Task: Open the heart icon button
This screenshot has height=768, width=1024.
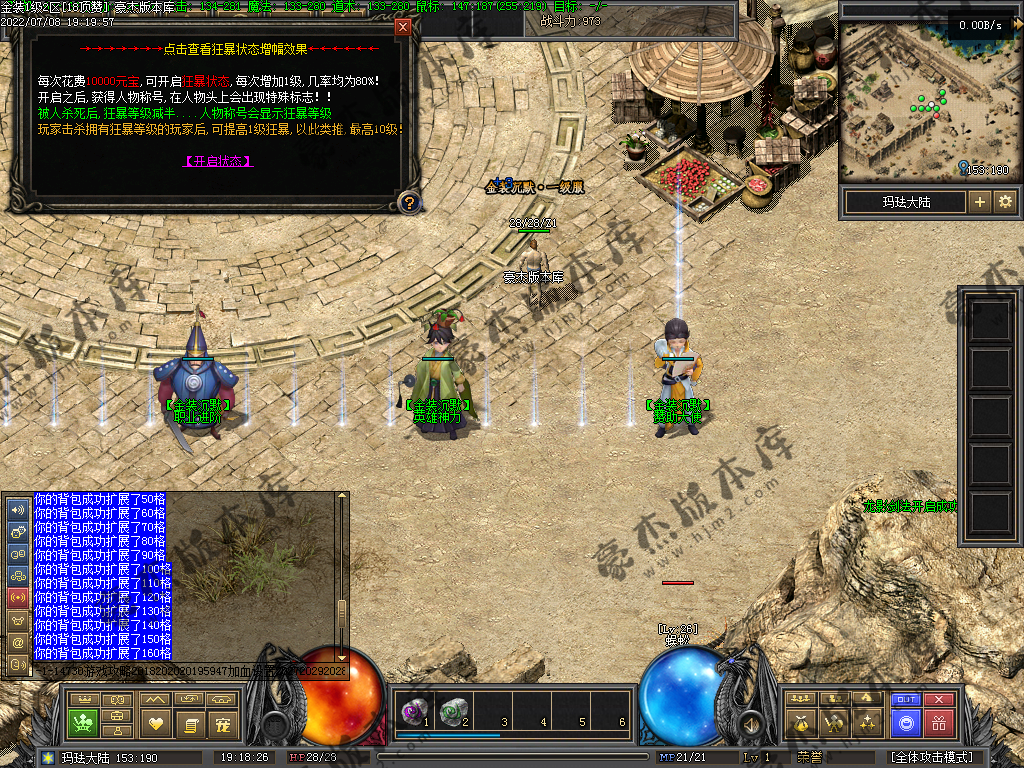Action: (155, 723)
